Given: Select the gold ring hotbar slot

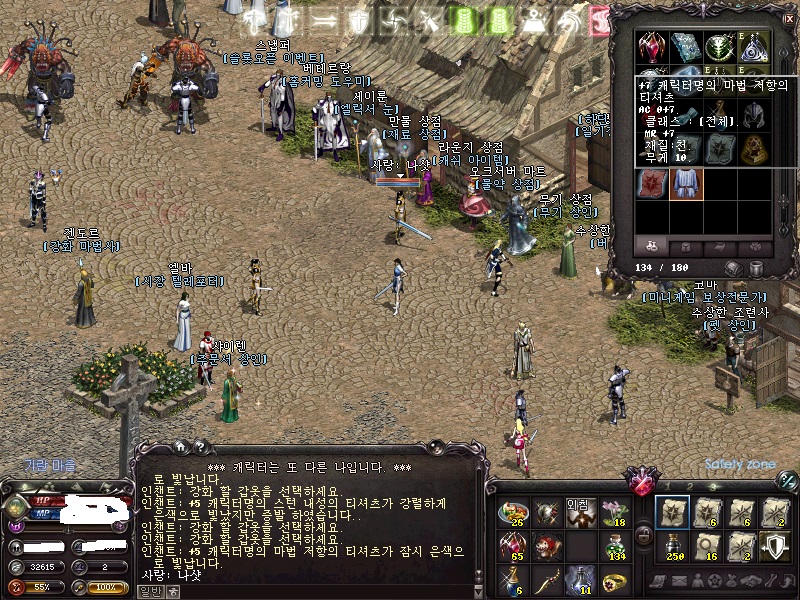Looking at the screenshot, I should (614, 580).
